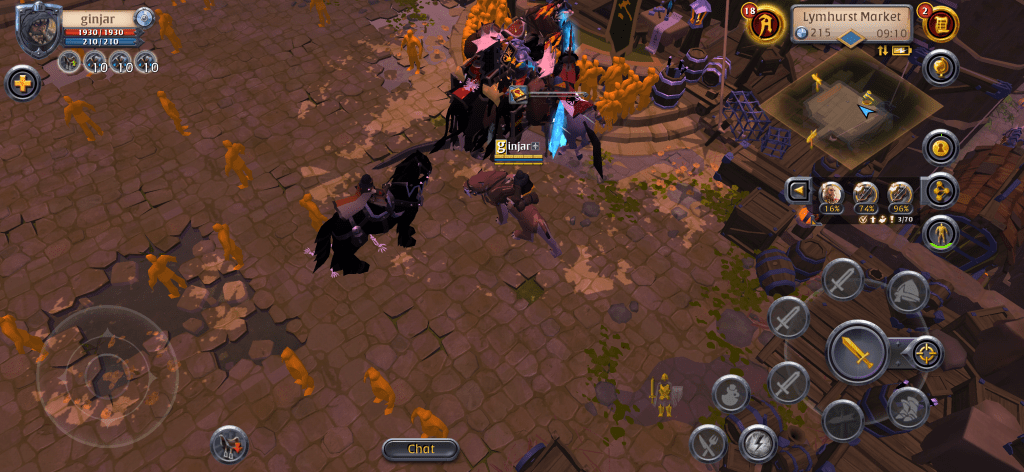Screen dimensions: 1024x472
Task: Activate the helmet ability button
Action: [907, 290]
